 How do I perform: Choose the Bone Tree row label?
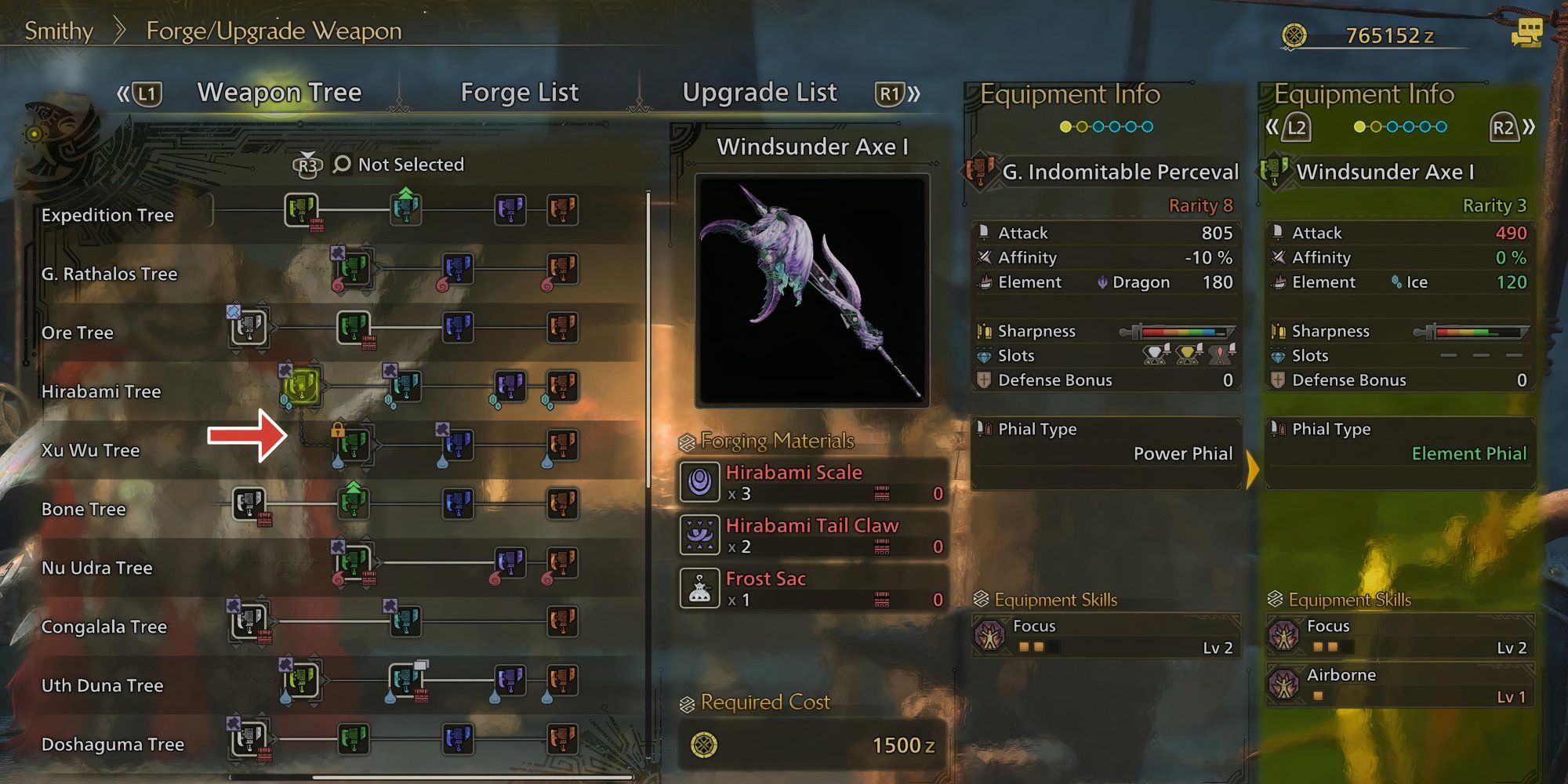[83, 509]
